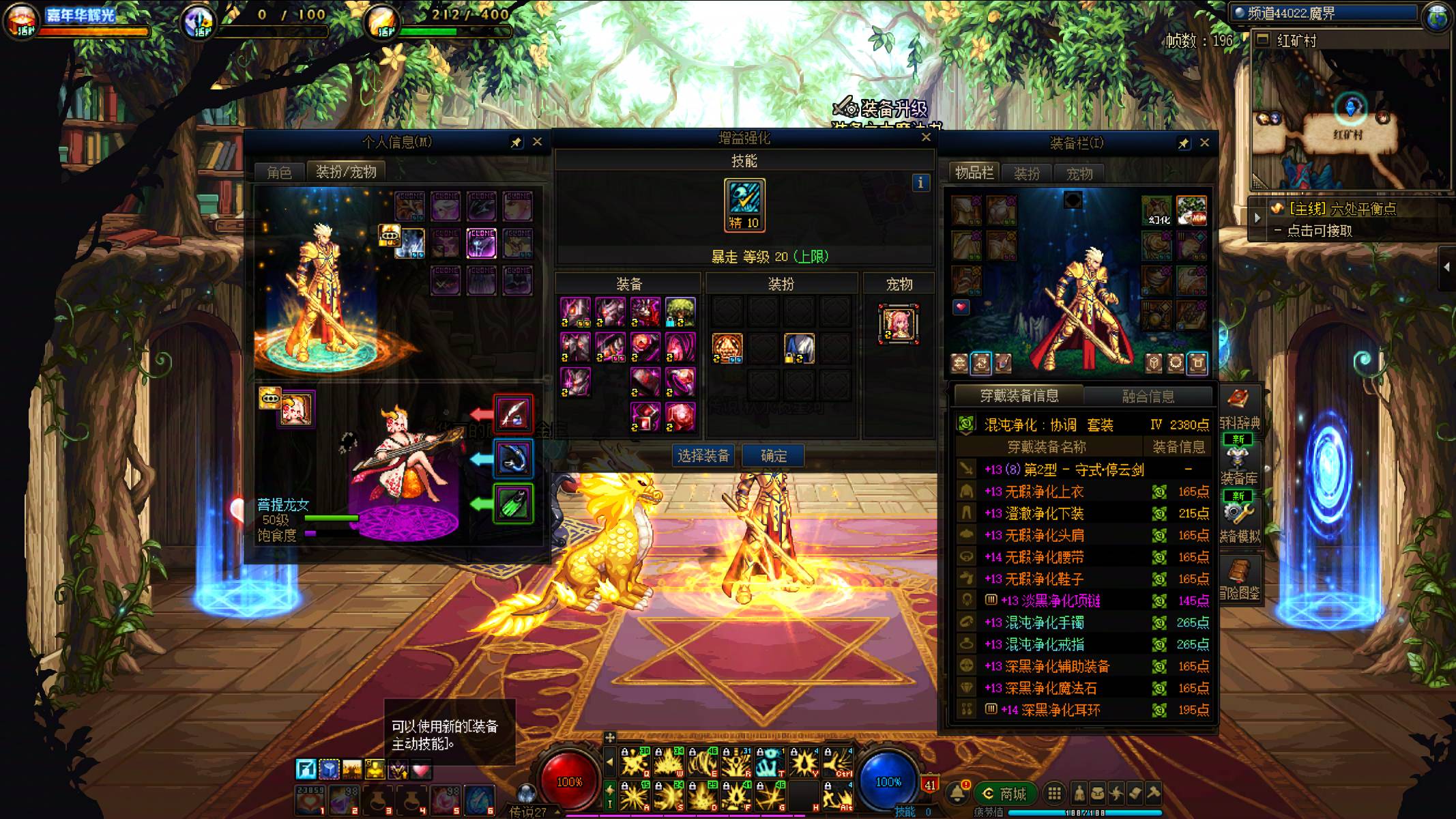The image size is (1456, 819).
Task: Open the 装备模拟 side button
Action: click(1239, 522)
